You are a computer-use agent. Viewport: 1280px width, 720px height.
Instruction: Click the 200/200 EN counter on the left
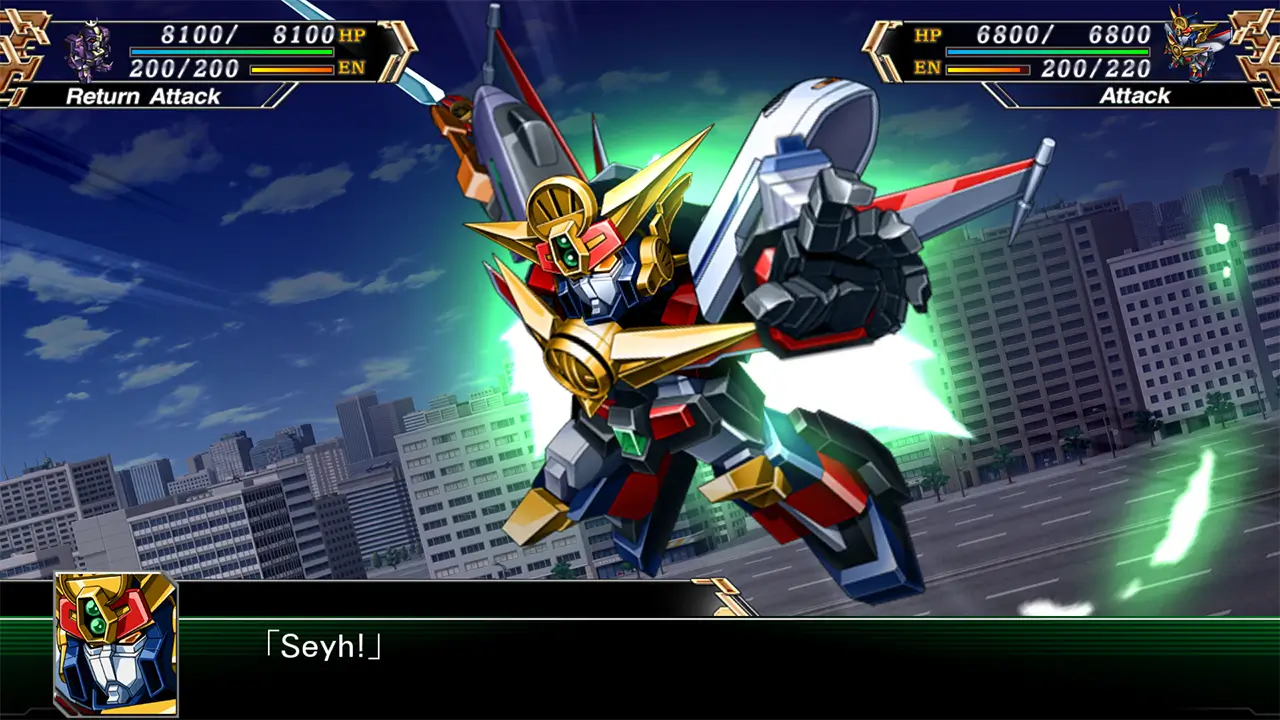coord(185,70)
